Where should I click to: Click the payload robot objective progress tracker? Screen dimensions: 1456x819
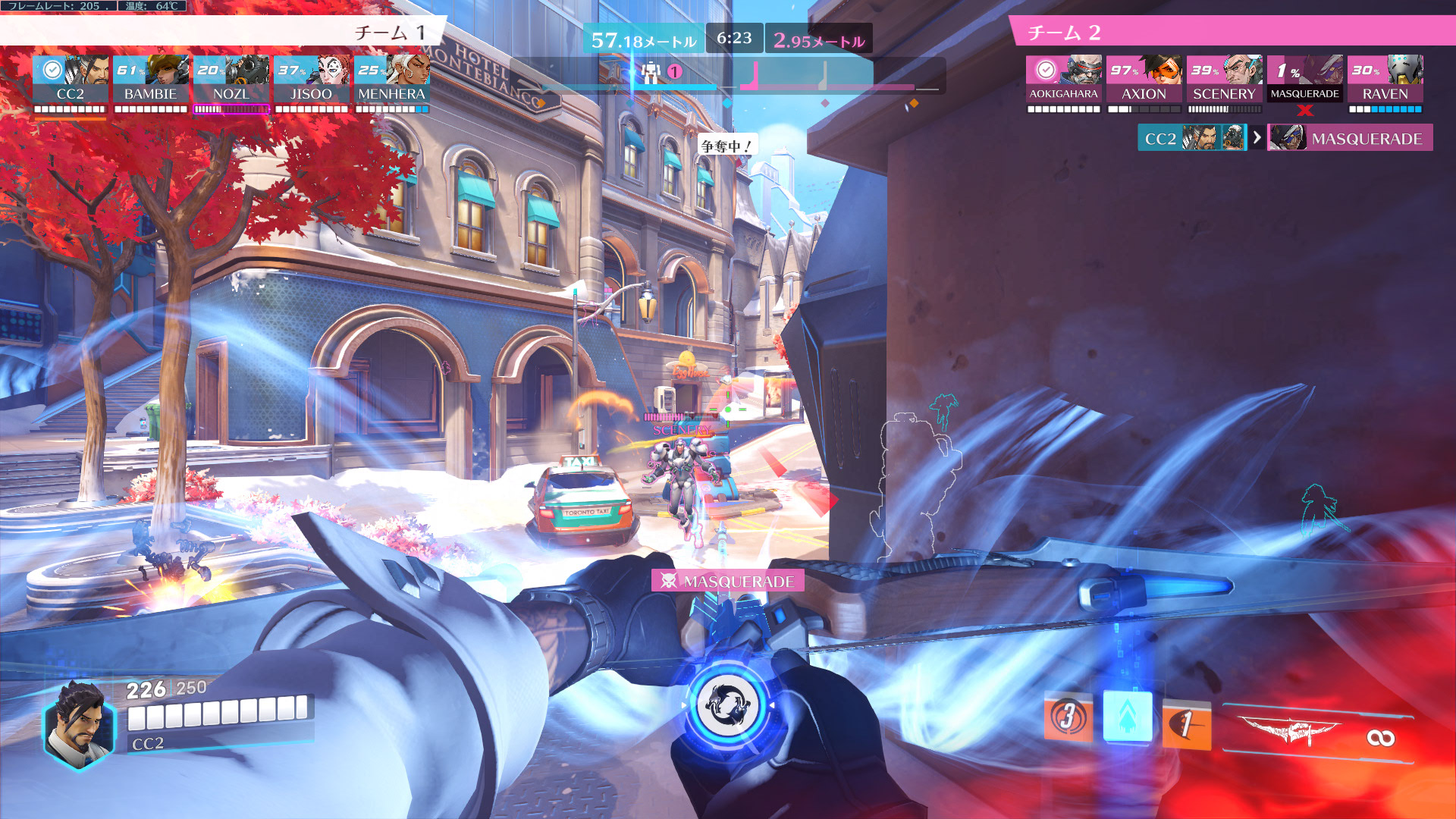click(x=651, y=73)
